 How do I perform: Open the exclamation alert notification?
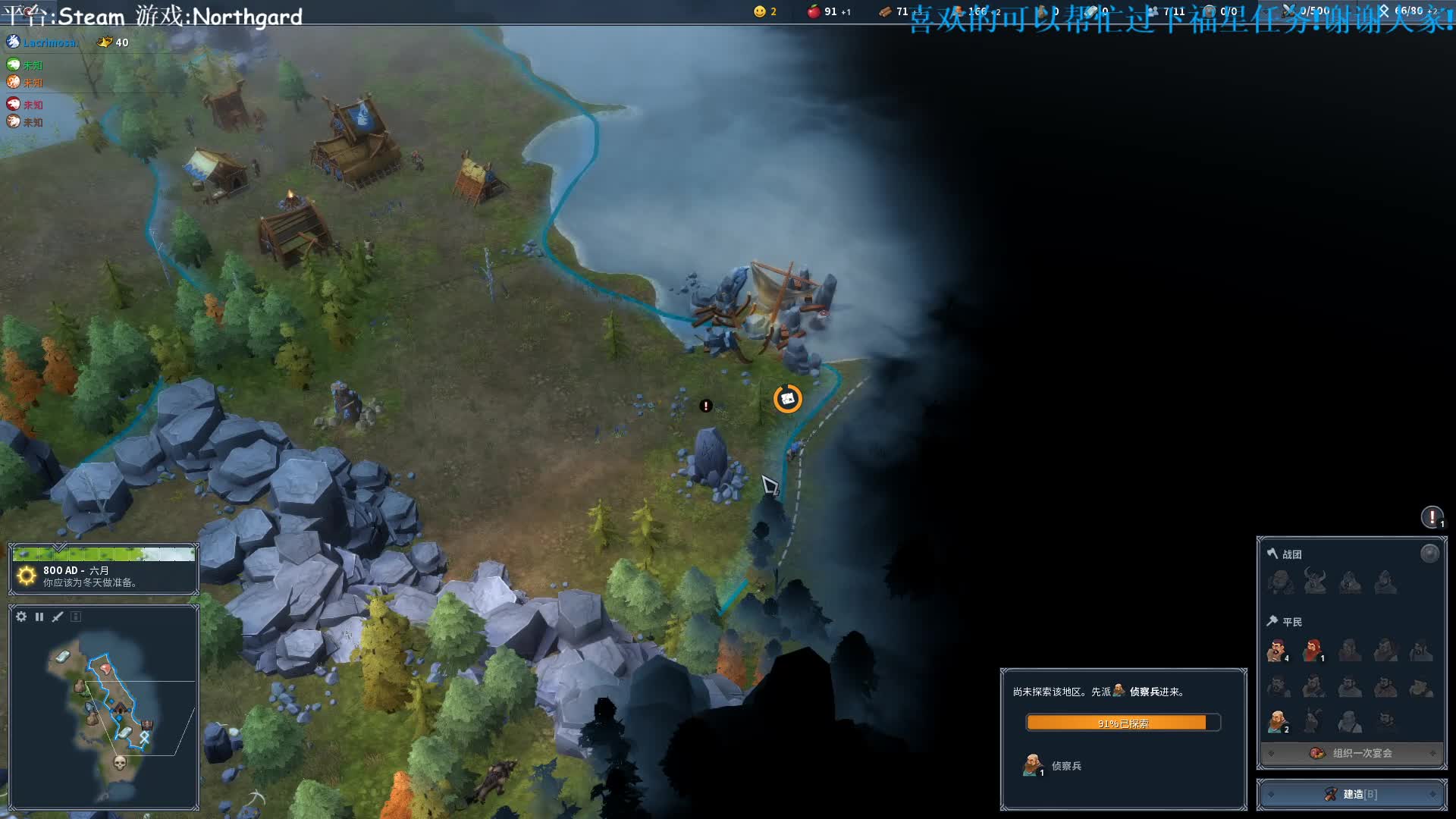tap(1431, 517)
